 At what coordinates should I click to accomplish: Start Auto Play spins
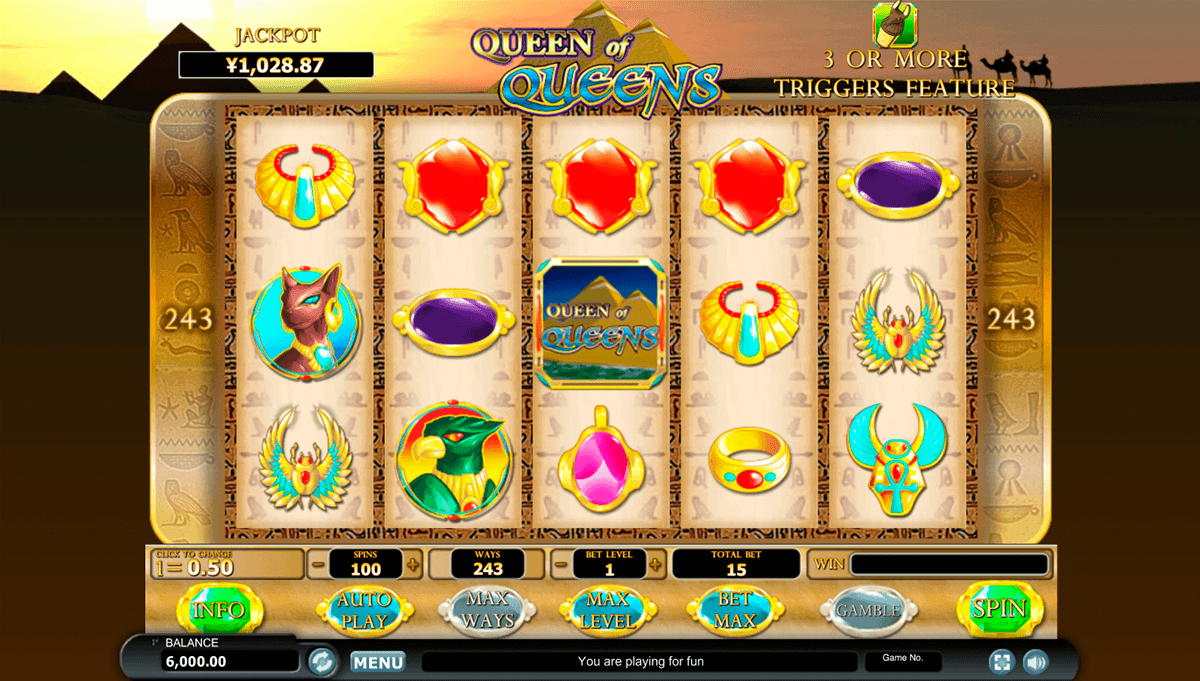coord(358,609)
